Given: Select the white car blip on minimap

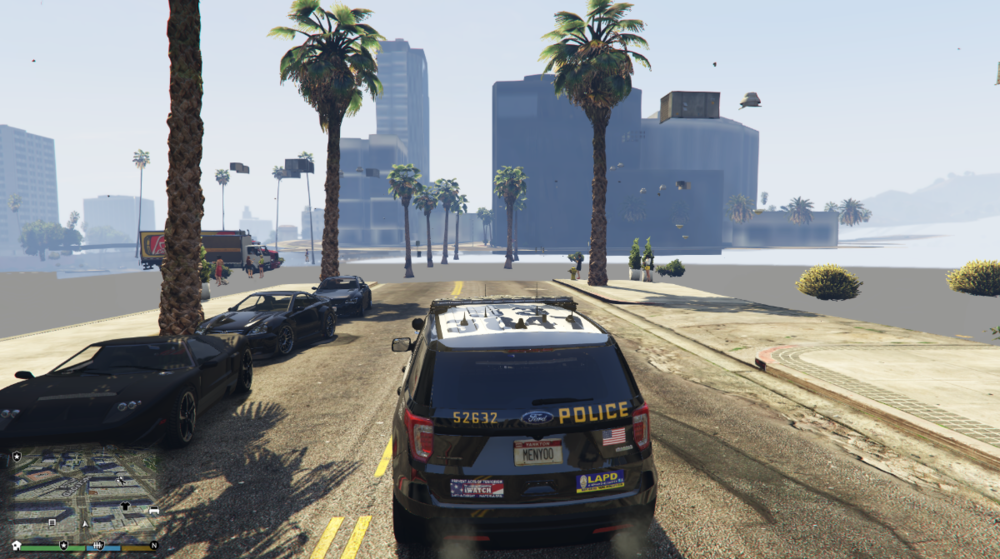Looking at the screenshot, I should tap(154, 510).
